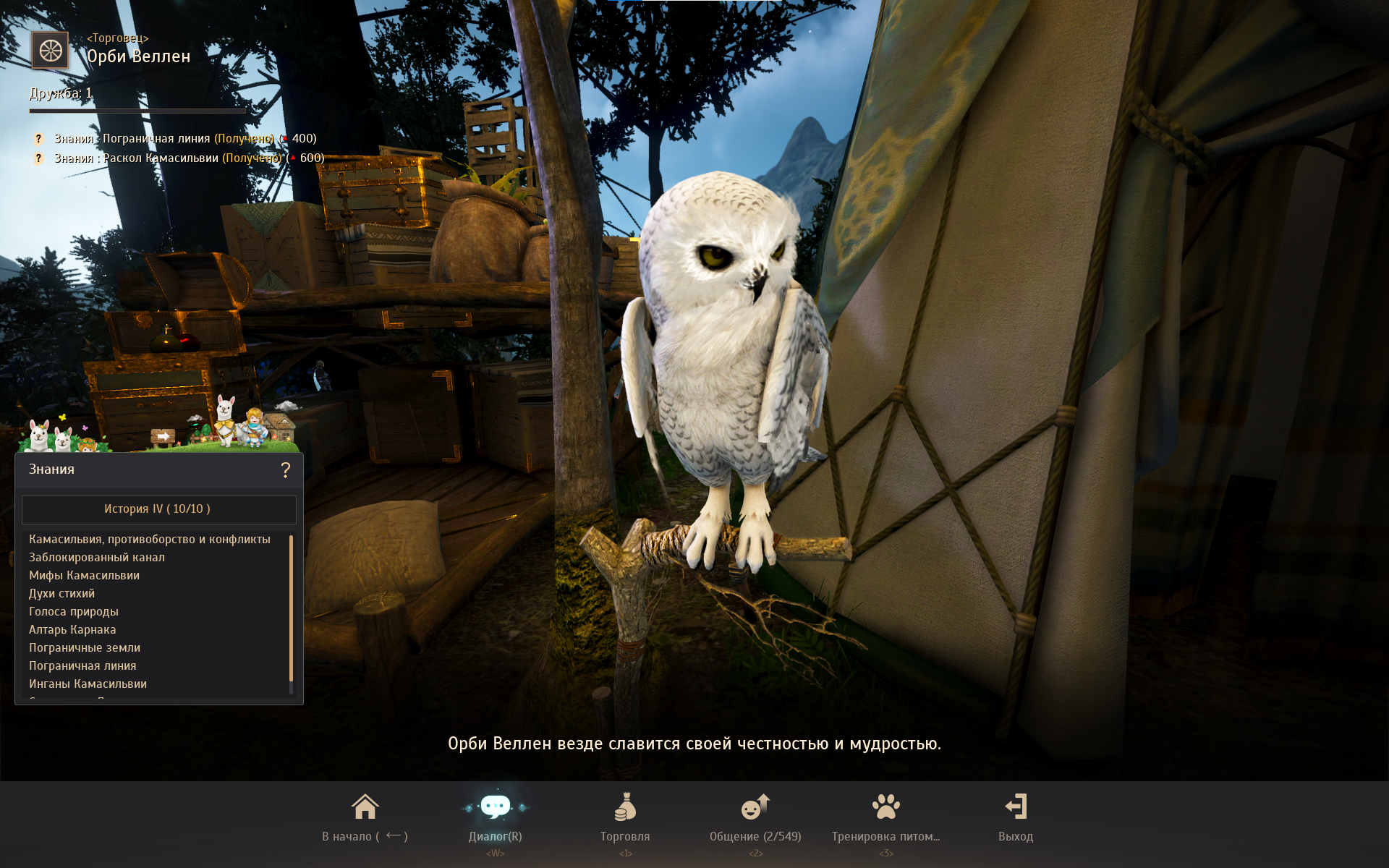Image resolution: width=1389 pixels, height=868 pixels.
Task: View the Алтарь Карнака knowledge entry
Action: coord(72,630)
